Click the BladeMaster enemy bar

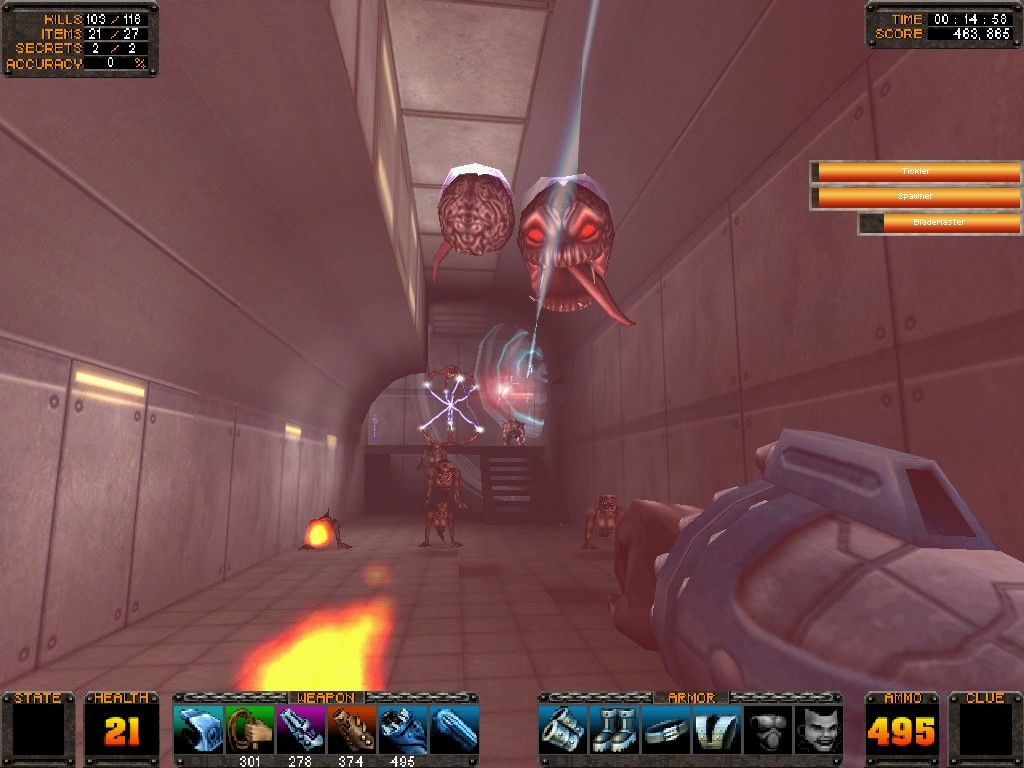940,223
